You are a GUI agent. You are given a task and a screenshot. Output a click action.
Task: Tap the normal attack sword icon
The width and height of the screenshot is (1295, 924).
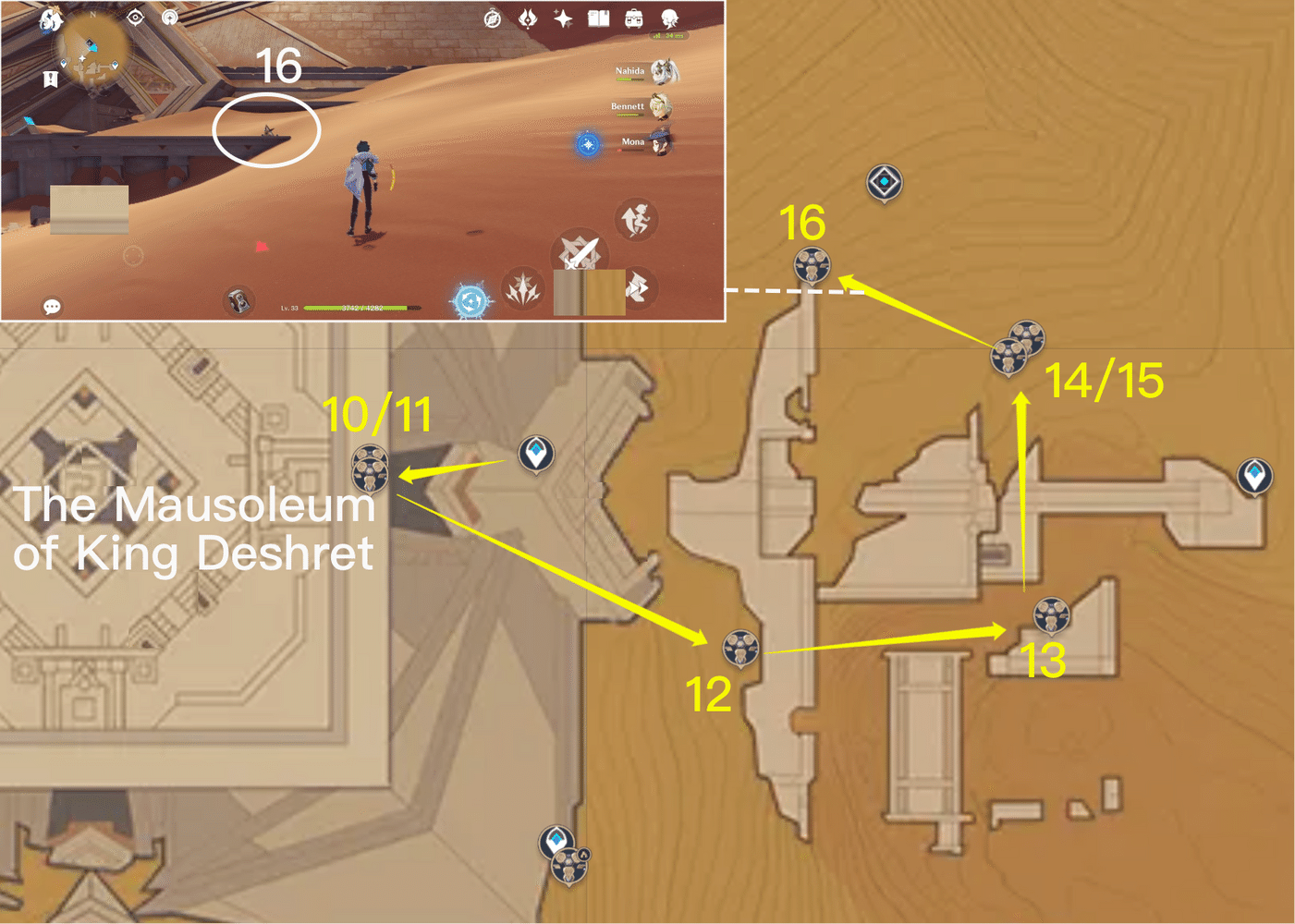[579, 252]
